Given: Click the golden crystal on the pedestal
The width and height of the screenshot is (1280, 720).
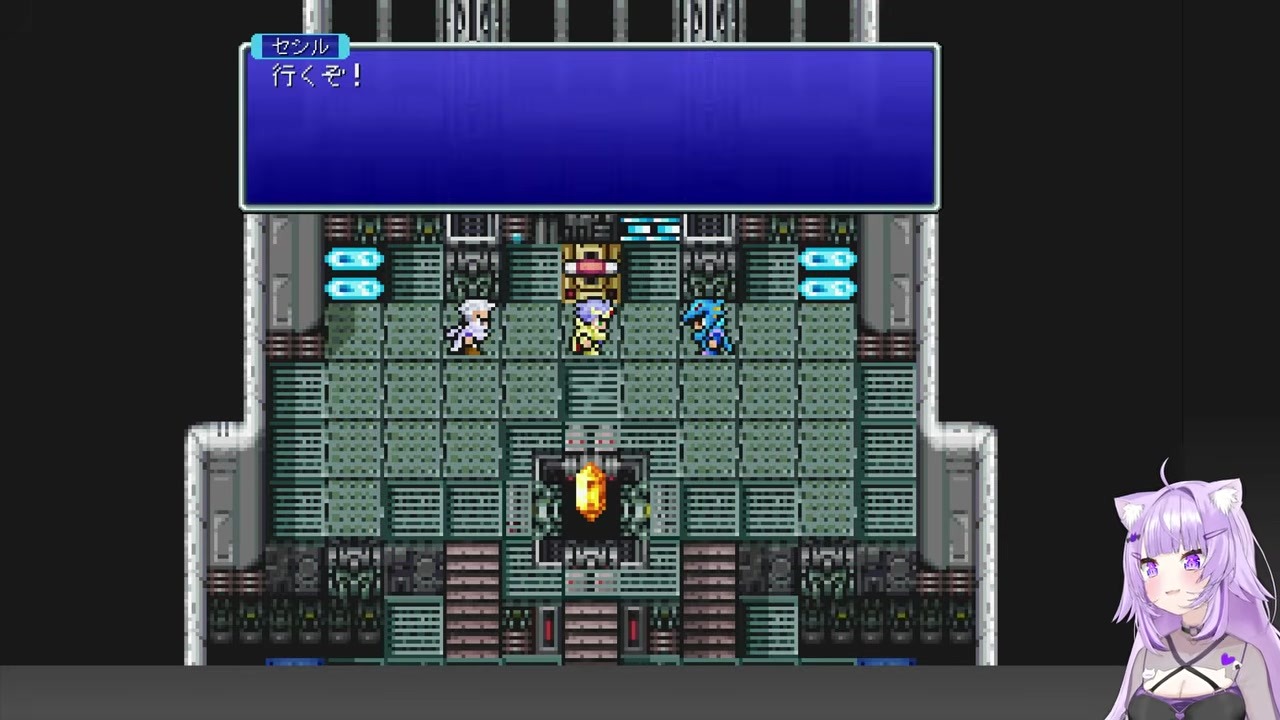Looking at the screenshot, I should pos(592,490).
